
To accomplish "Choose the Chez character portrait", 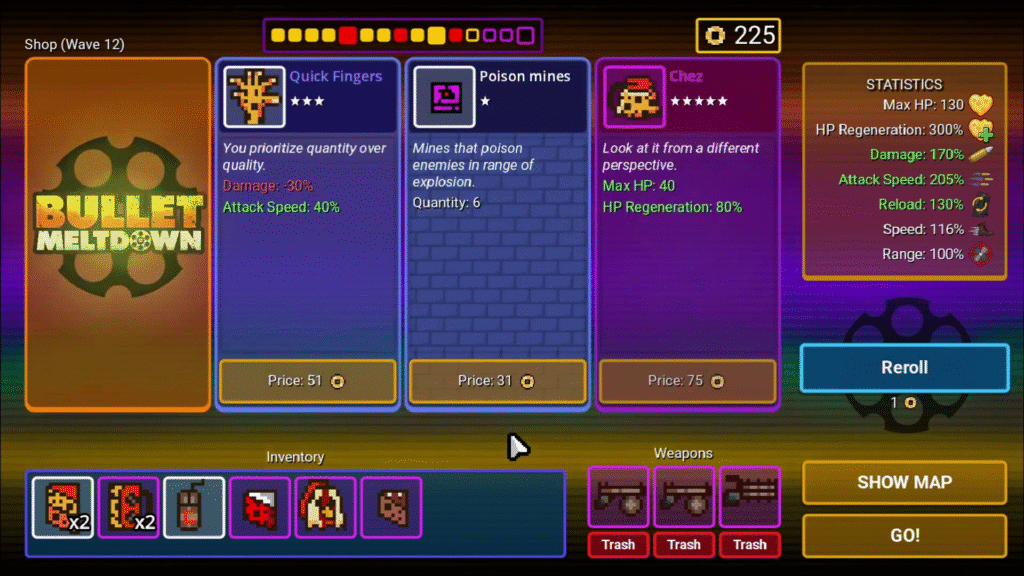I will [x=634, y=97].
